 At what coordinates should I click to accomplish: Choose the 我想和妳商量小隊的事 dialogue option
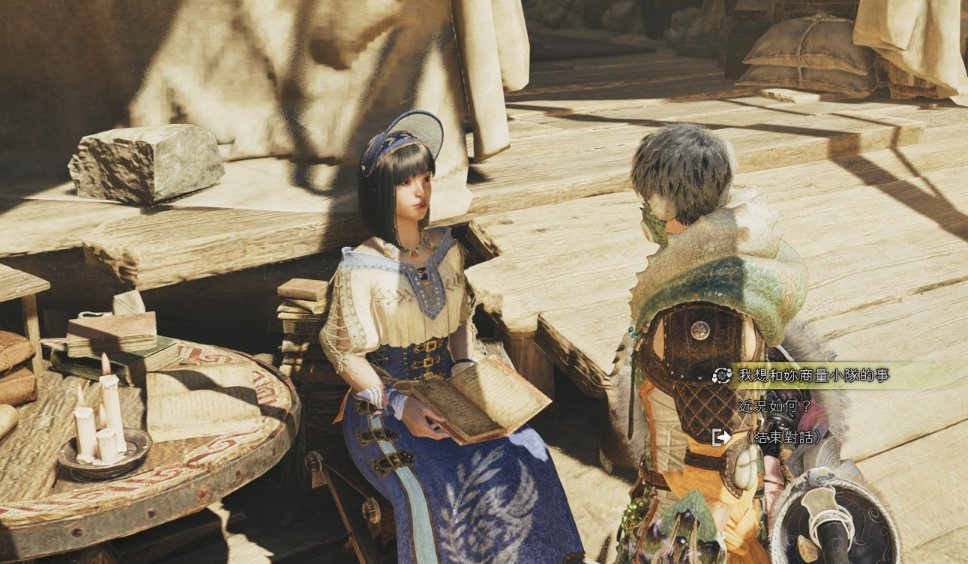813,376
